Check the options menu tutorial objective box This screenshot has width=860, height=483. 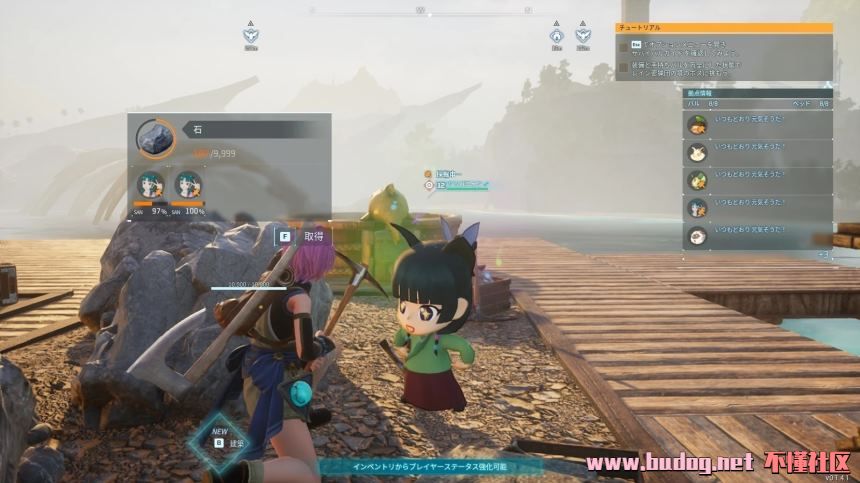pos(623,46)
